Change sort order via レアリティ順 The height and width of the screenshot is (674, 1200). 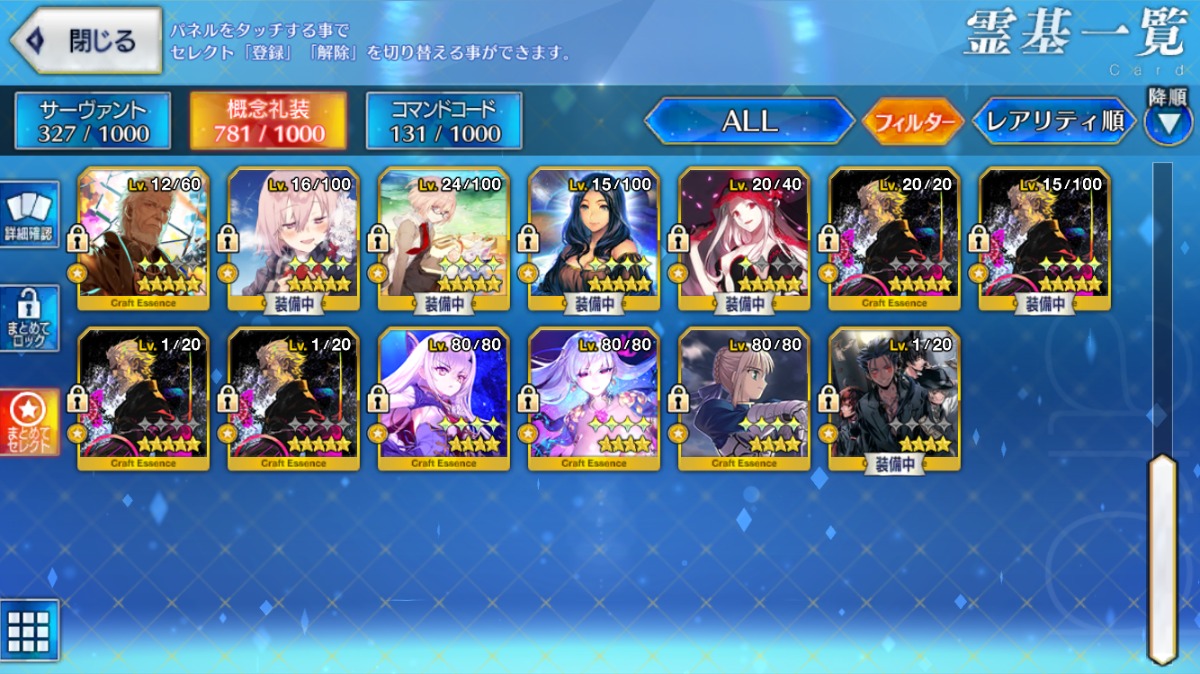click(x=1054, y=122)
